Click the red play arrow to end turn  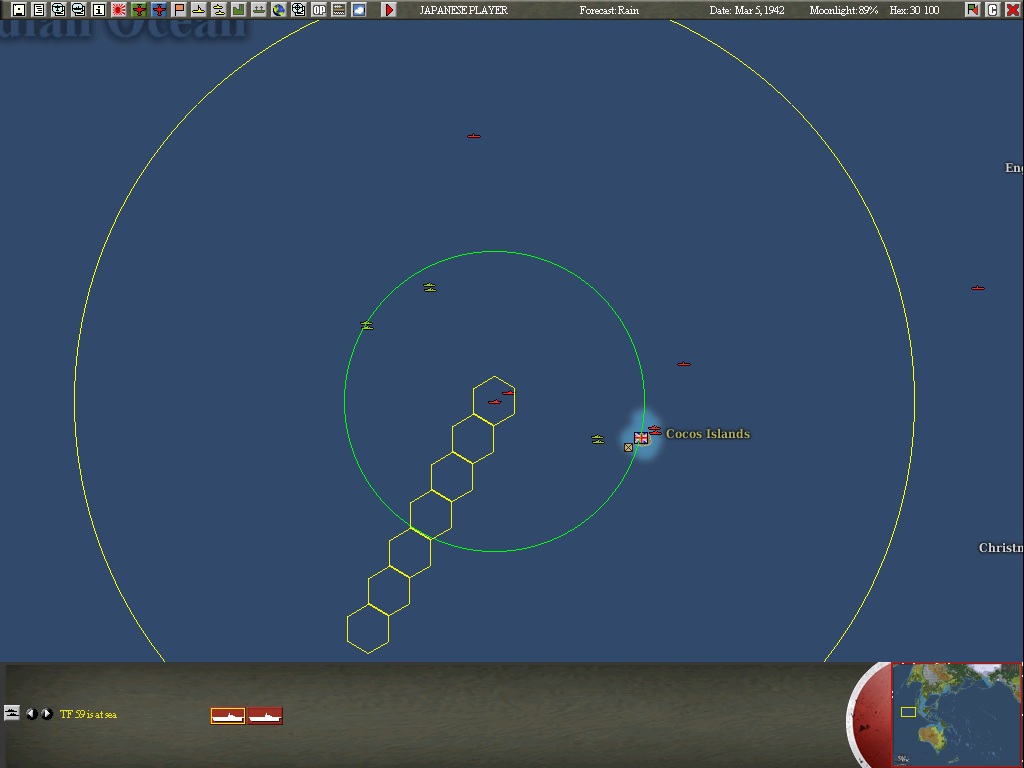(x=389, y=10)
